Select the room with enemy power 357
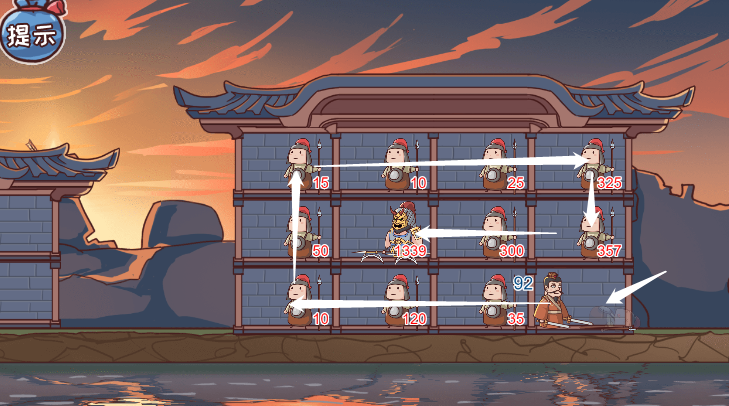 (x=592, y=233)
